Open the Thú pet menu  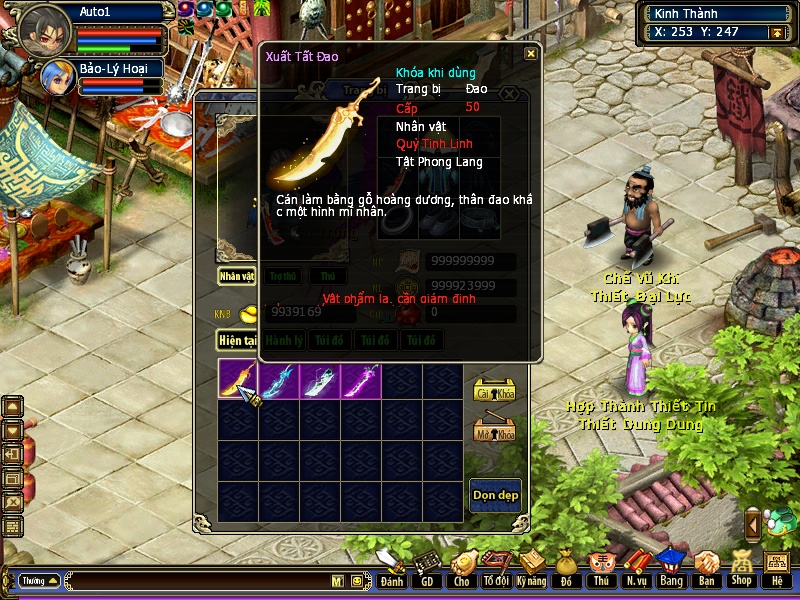pos(601,572)
